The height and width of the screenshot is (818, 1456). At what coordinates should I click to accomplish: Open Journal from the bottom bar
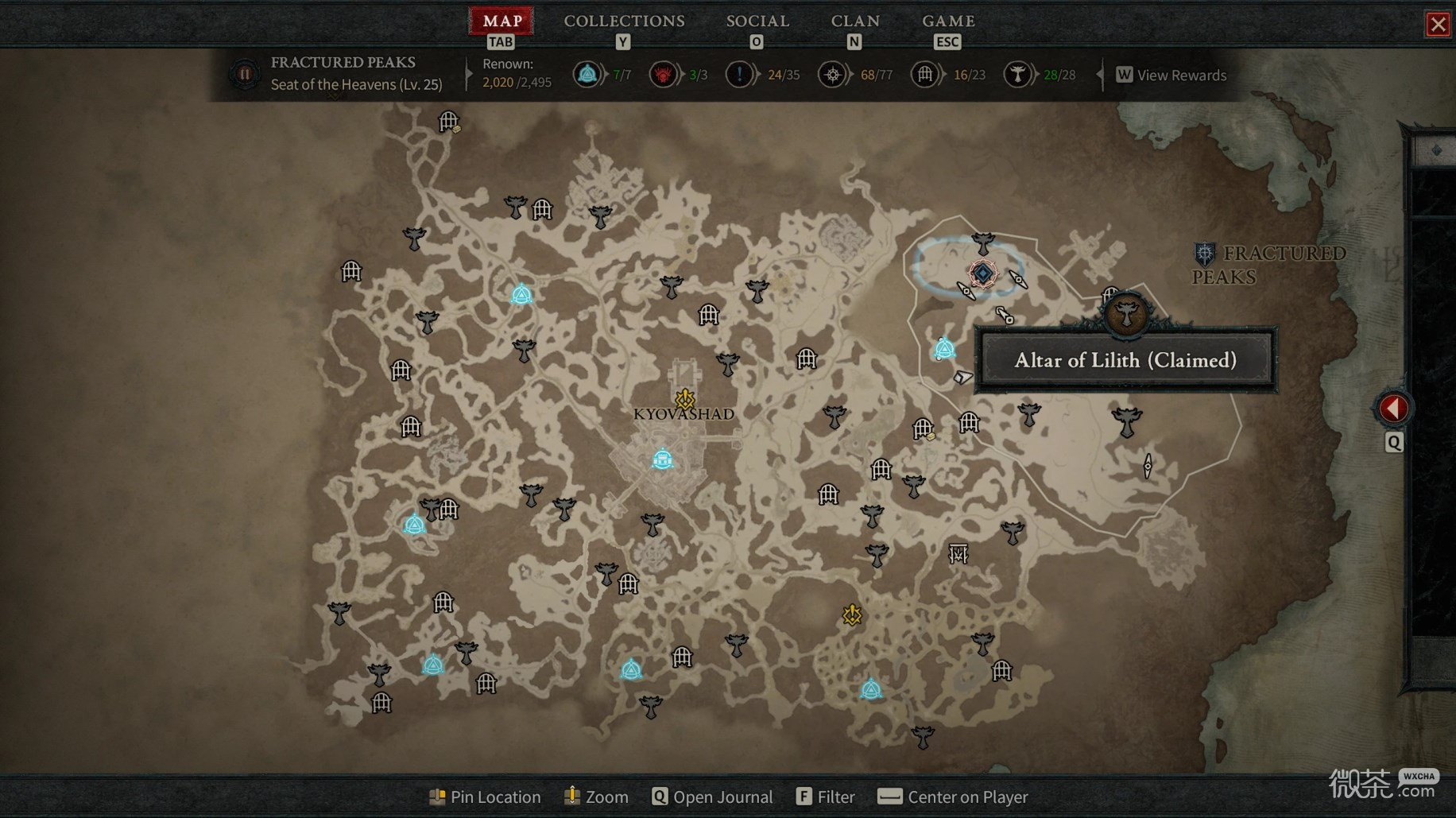click(x=712, y=797)
